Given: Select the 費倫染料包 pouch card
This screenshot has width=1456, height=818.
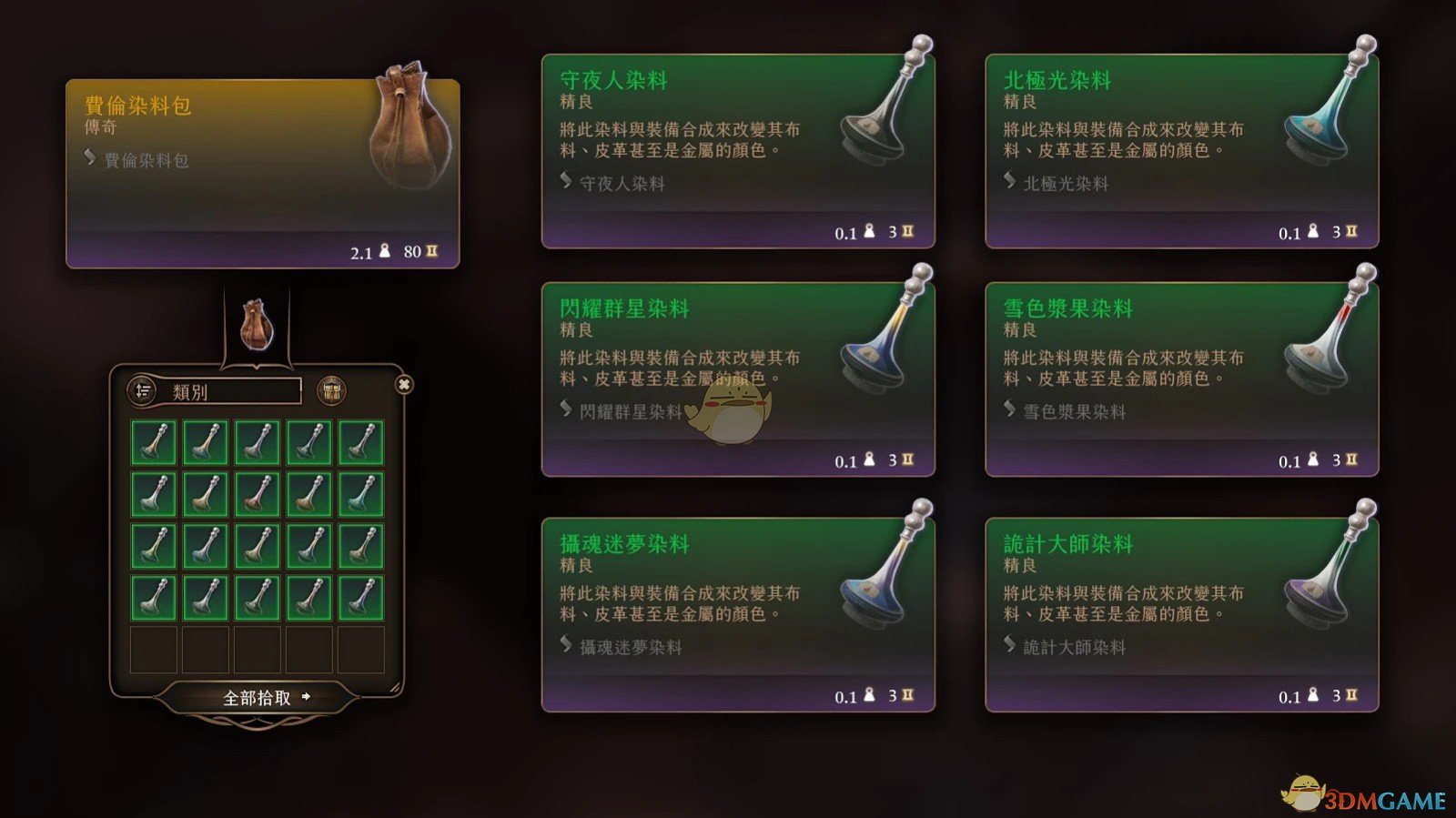Looking at the screenshot, I should point(264,171).
